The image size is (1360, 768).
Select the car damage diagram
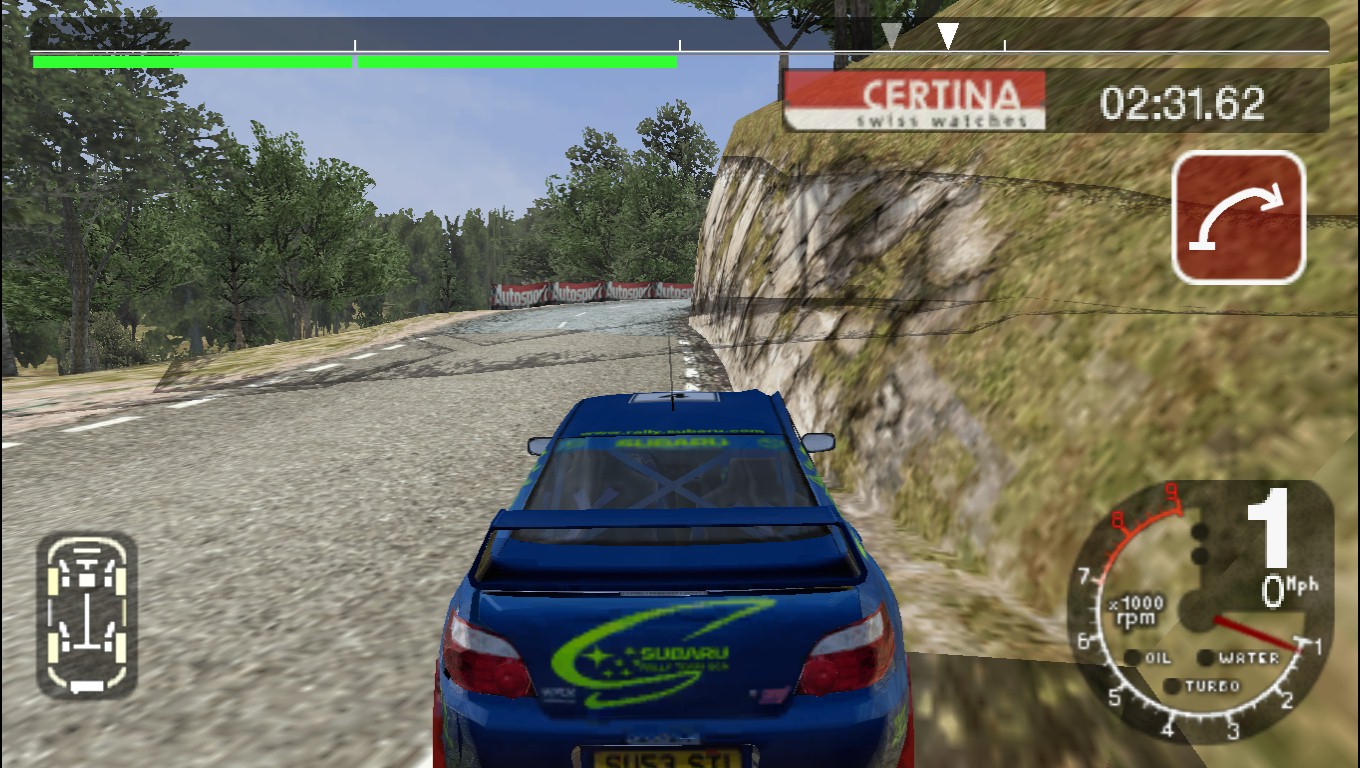[87, 614]
